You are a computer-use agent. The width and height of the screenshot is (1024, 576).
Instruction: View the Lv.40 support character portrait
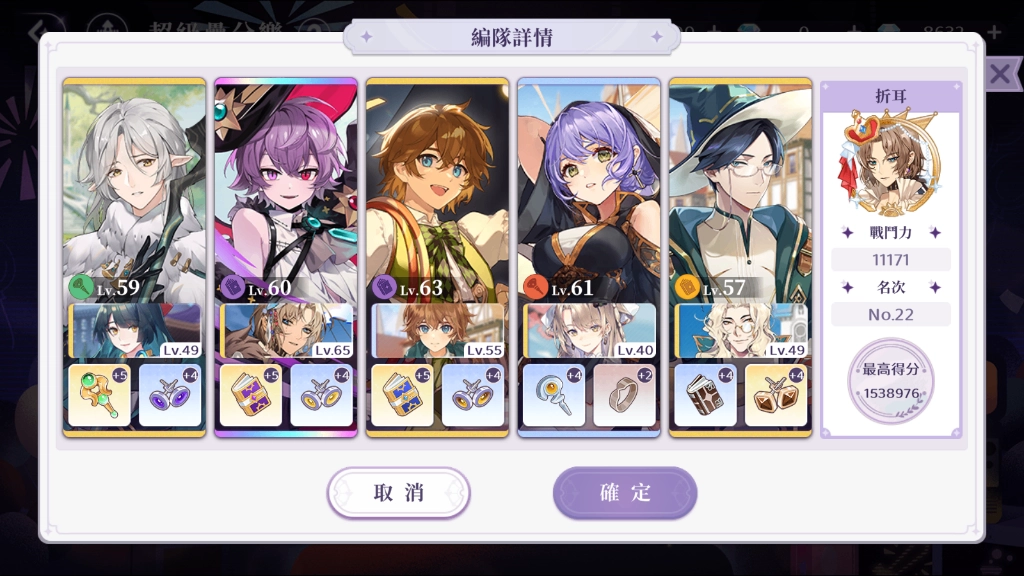tap(590, 331)
